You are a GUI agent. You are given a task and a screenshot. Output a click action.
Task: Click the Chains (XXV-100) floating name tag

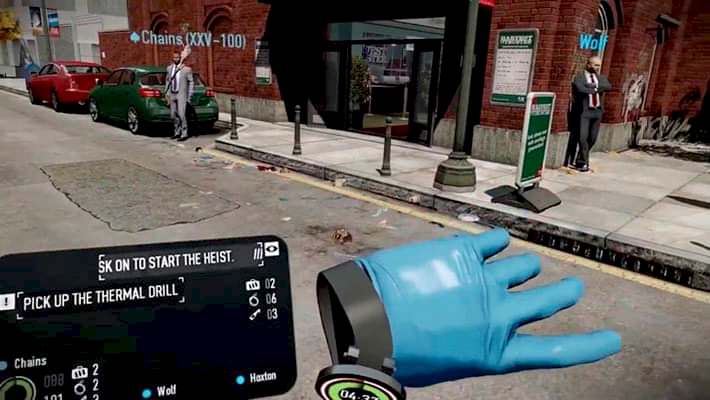tap(188, 39)
